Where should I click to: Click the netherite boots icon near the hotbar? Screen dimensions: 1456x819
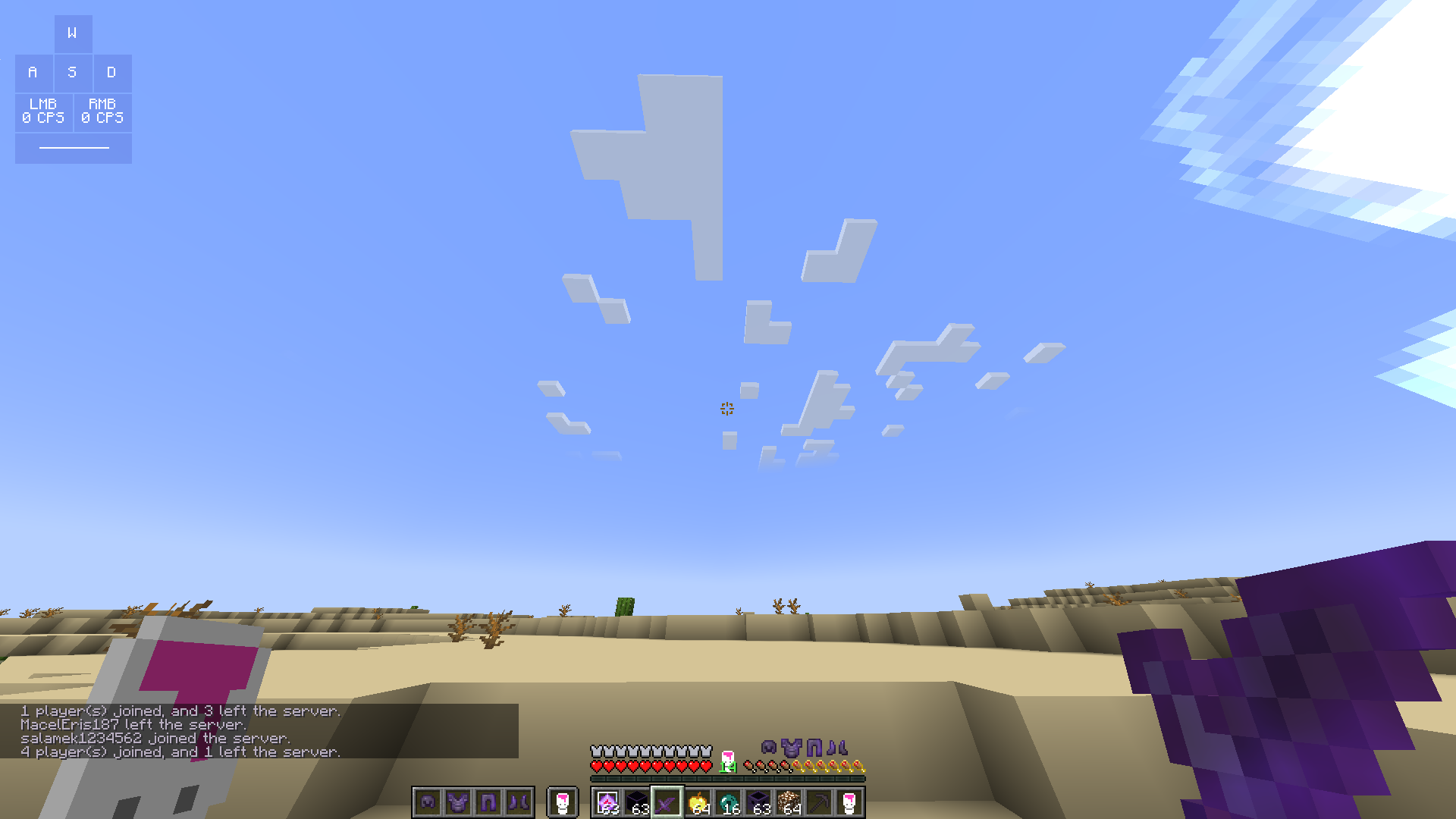(x=517, y=802)
